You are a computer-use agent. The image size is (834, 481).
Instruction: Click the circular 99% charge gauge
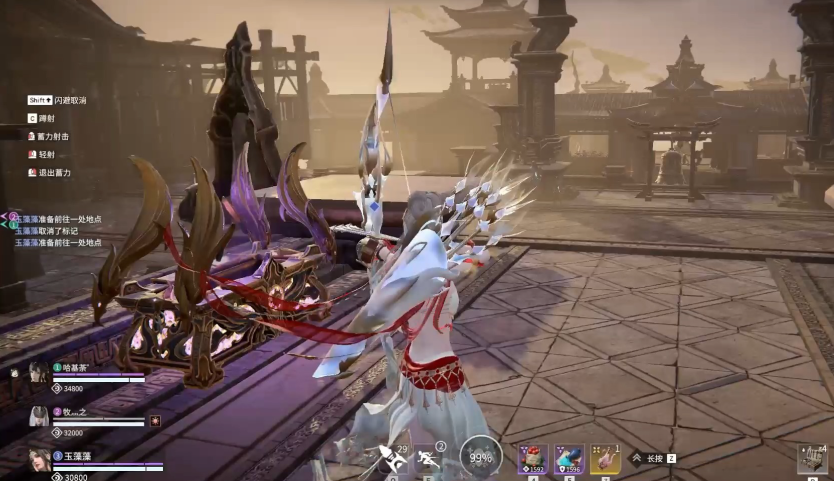[481, 458]
